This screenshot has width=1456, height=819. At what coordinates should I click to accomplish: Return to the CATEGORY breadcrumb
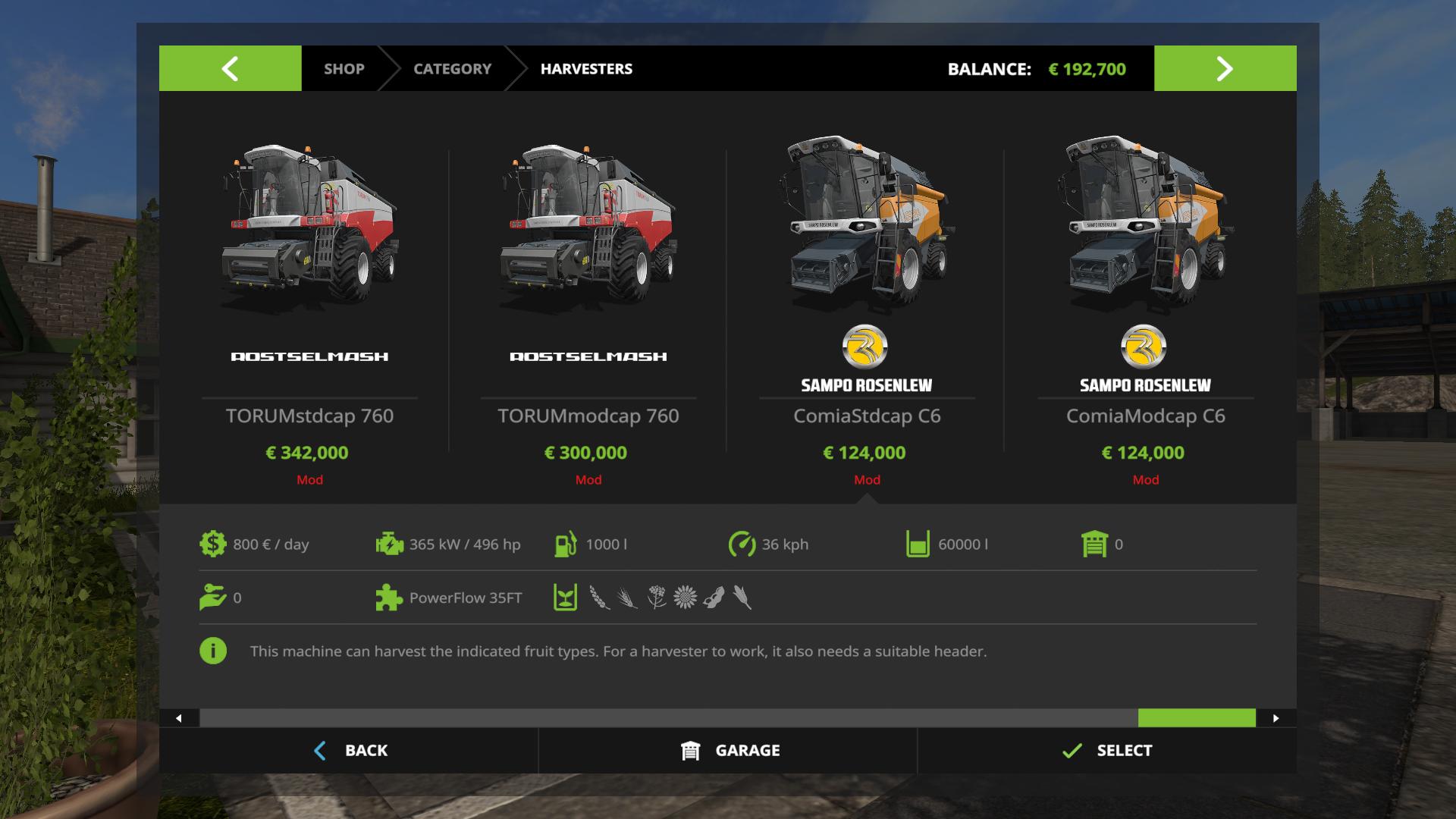pyautogui.click(x=452, y=68)
